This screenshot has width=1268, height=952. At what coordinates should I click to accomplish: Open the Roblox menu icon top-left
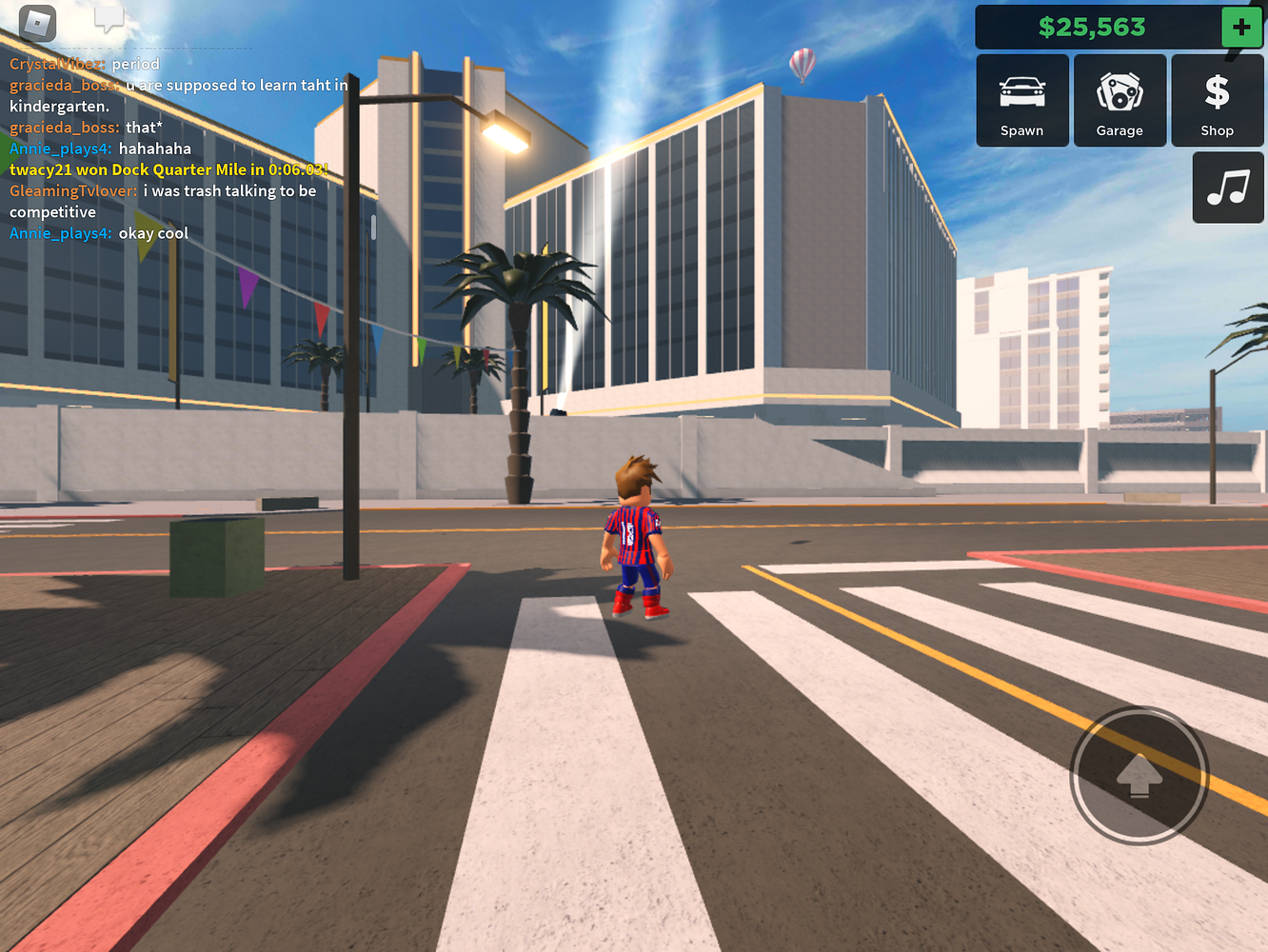[x=36, y=24]
